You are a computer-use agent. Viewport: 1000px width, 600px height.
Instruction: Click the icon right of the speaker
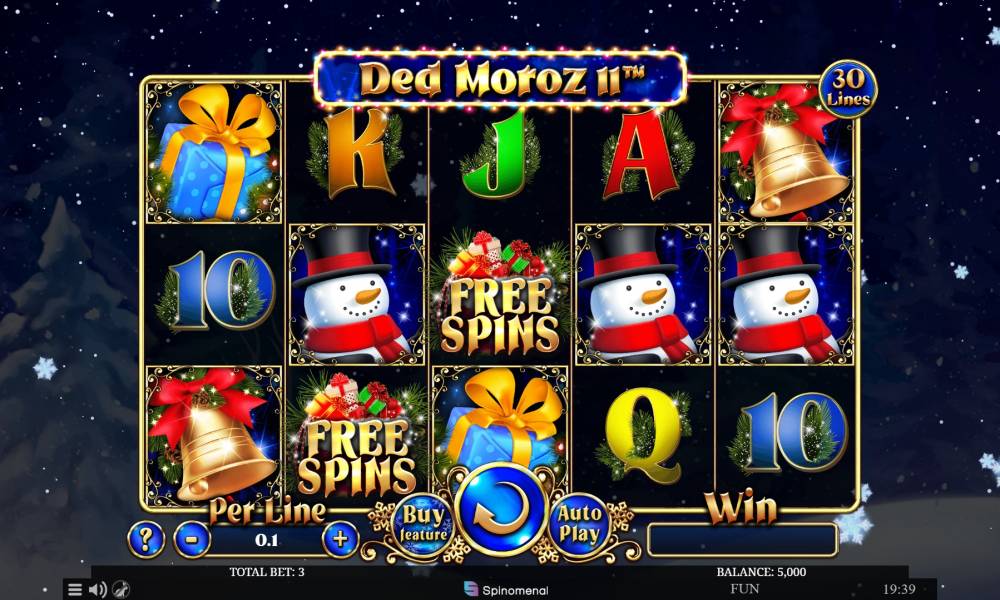pos(121,589)
